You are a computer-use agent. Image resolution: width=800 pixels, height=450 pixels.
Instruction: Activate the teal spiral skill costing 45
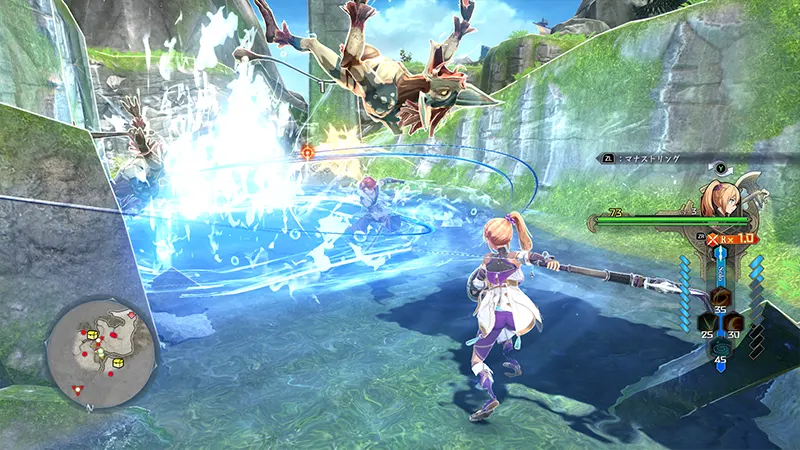pyautogui.click(x=720, y=347)
